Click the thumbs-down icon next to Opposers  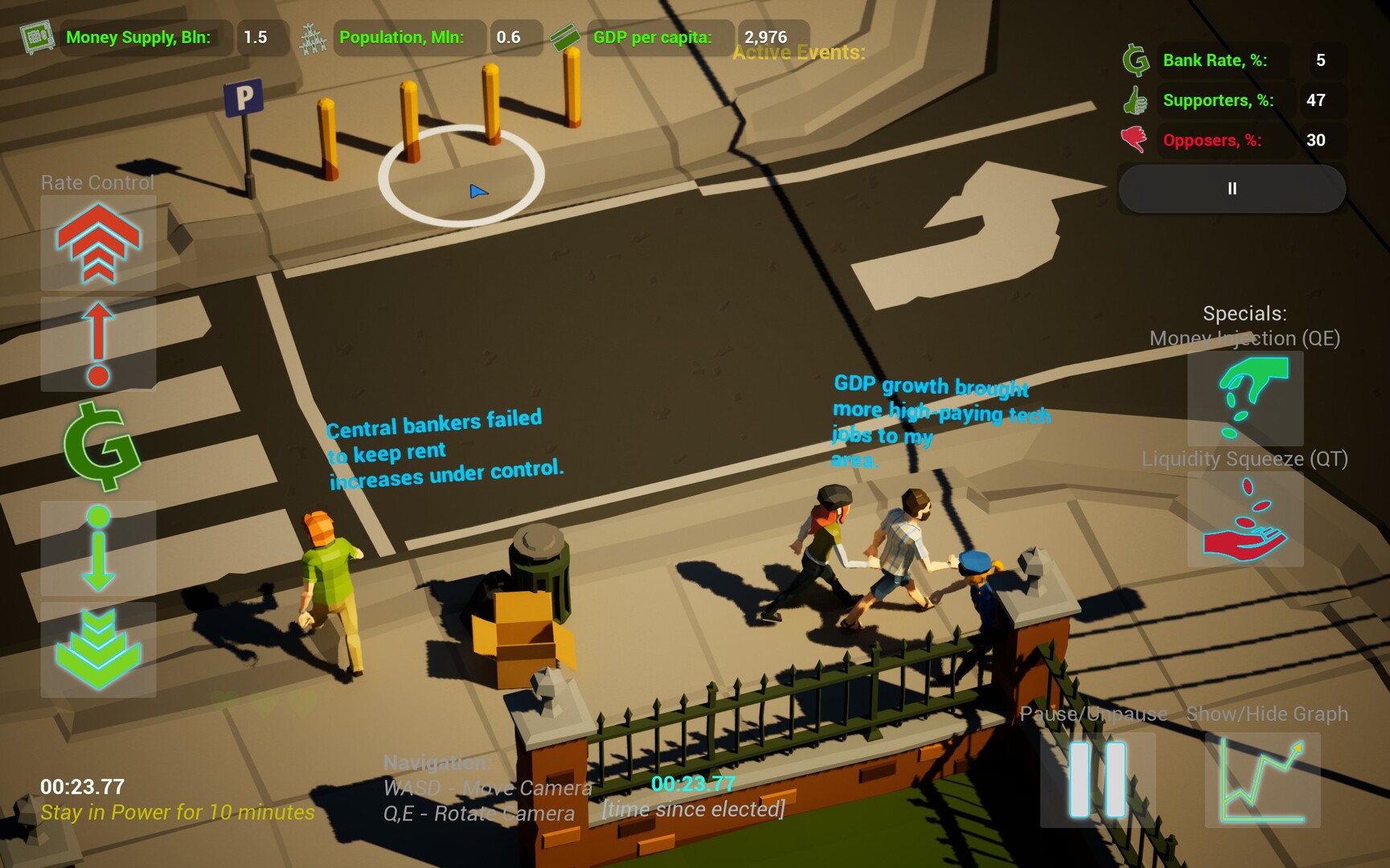[x=1134, y=138]
